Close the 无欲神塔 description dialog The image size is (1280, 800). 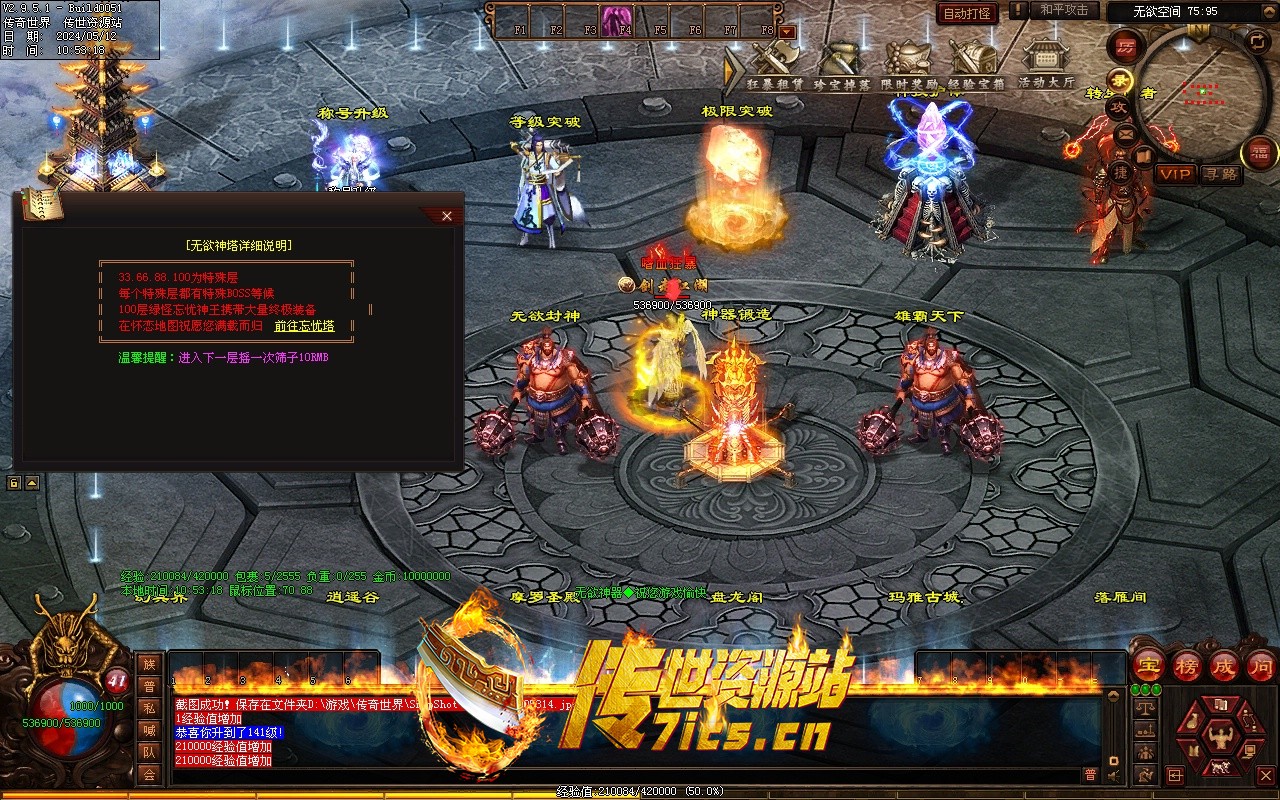tap(446, 216)
